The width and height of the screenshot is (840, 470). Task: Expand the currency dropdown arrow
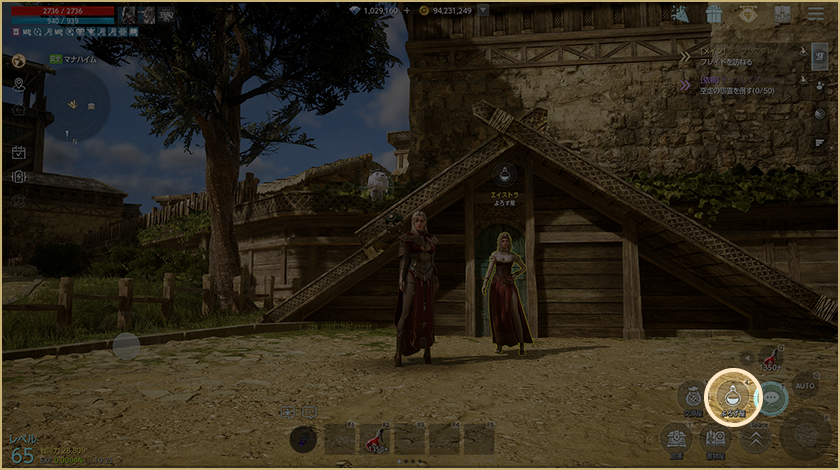tap(484, 11)
